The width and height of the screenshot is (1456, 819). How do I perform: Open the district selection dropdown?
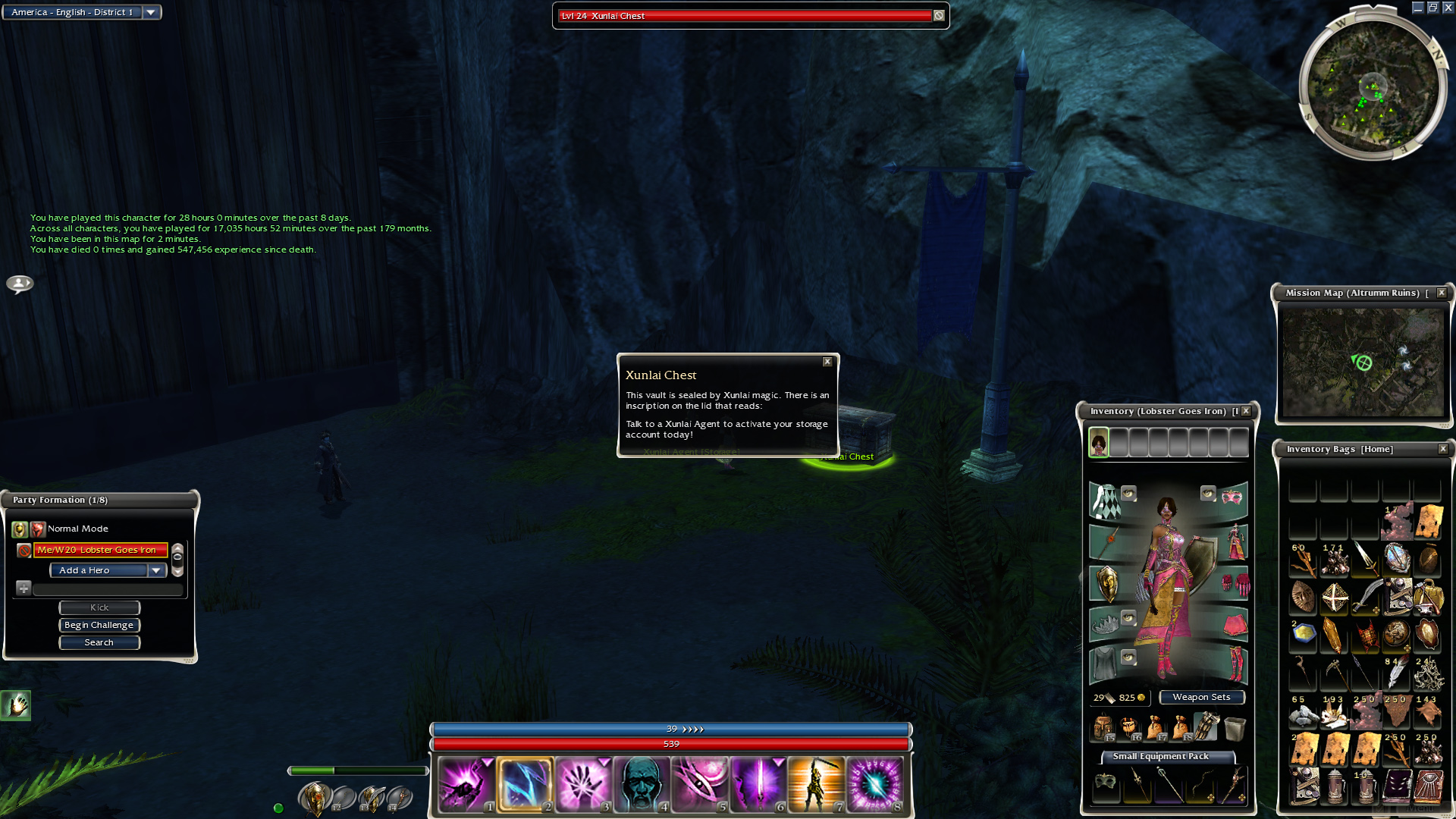click(151, 12)
